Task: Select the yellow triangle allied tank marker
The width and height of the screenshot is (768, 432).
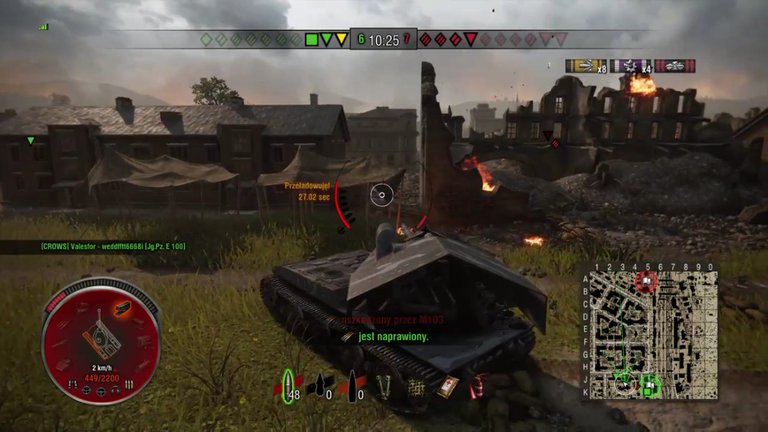Action: click(342, 40)
